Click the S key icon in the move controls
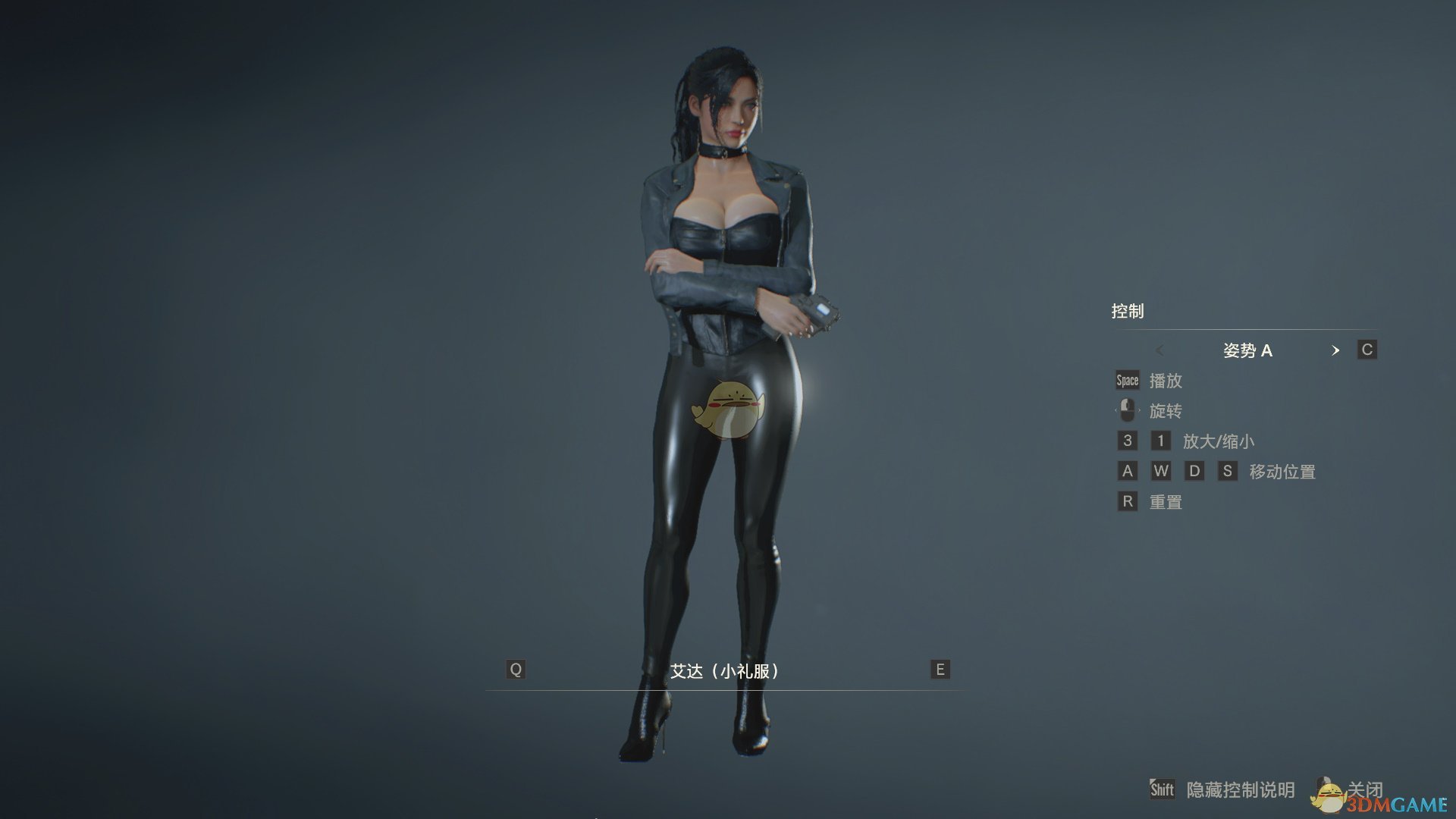Screen dimensions: 1456x819 1227,471
